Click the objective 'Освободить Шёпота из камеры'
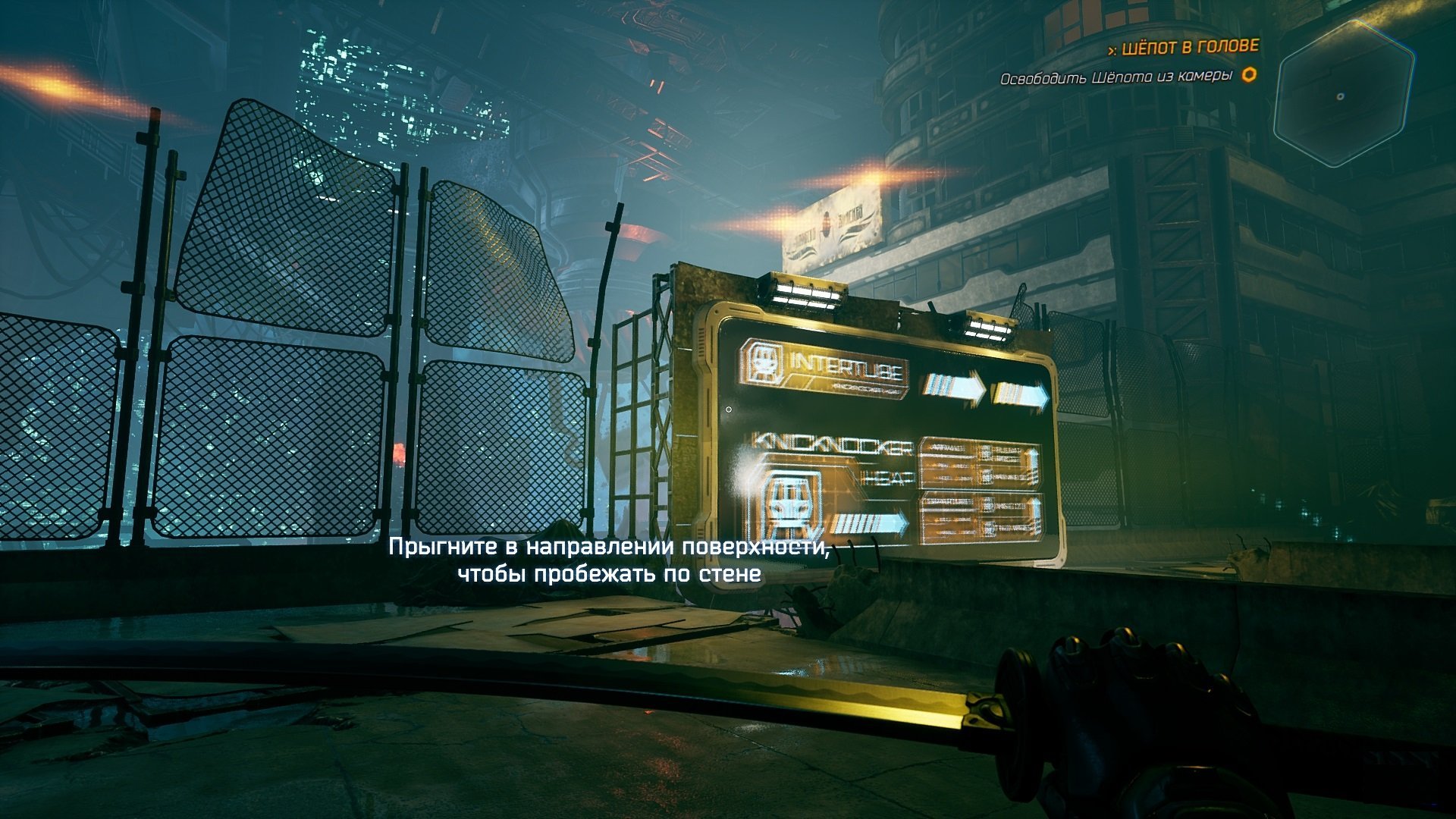Viewport: 1456px width, 819px height. [x=1116, y=77]
